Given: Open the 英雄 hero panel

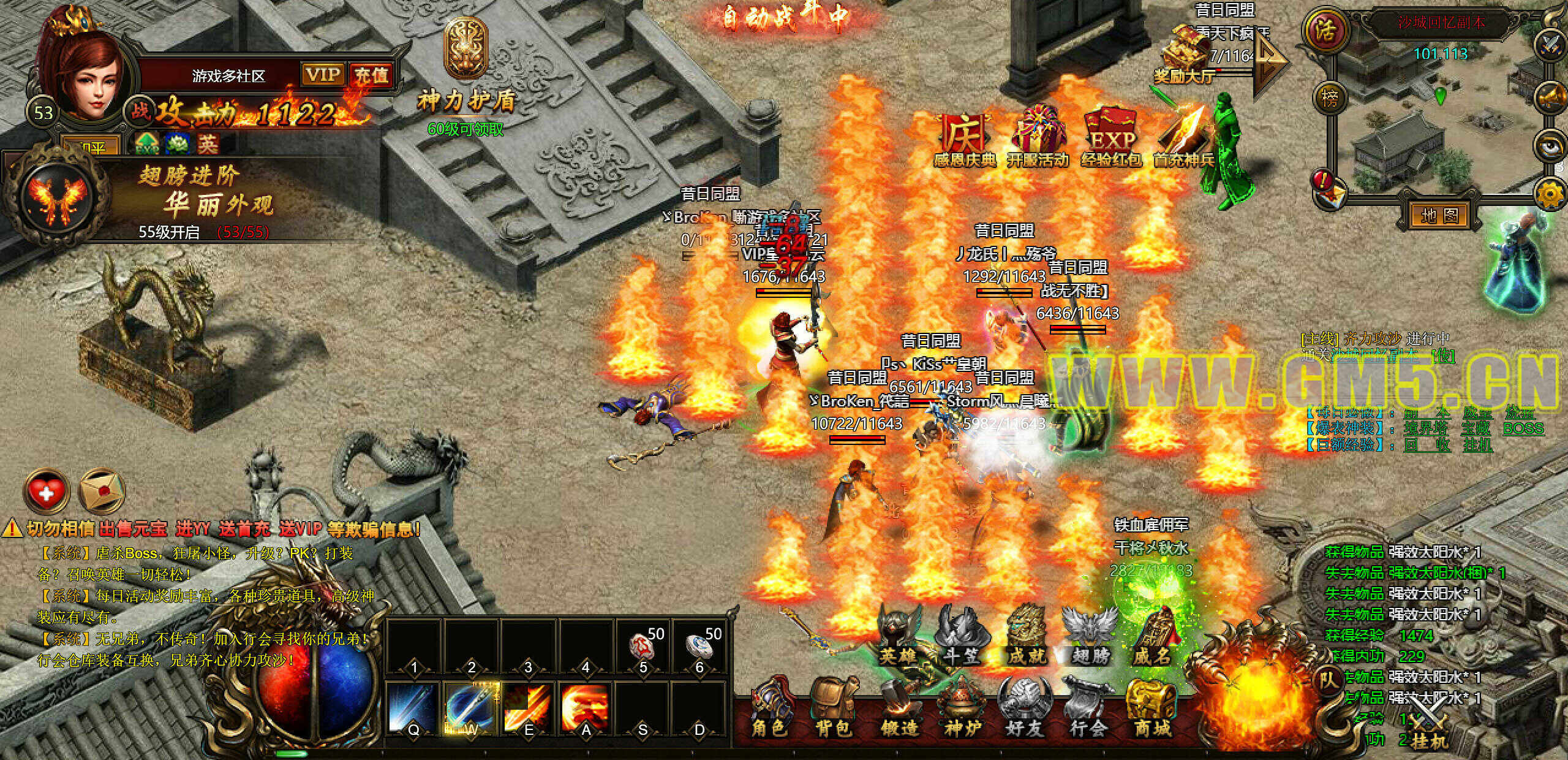Looking at the screenshot, I should (x=898, y=637).
